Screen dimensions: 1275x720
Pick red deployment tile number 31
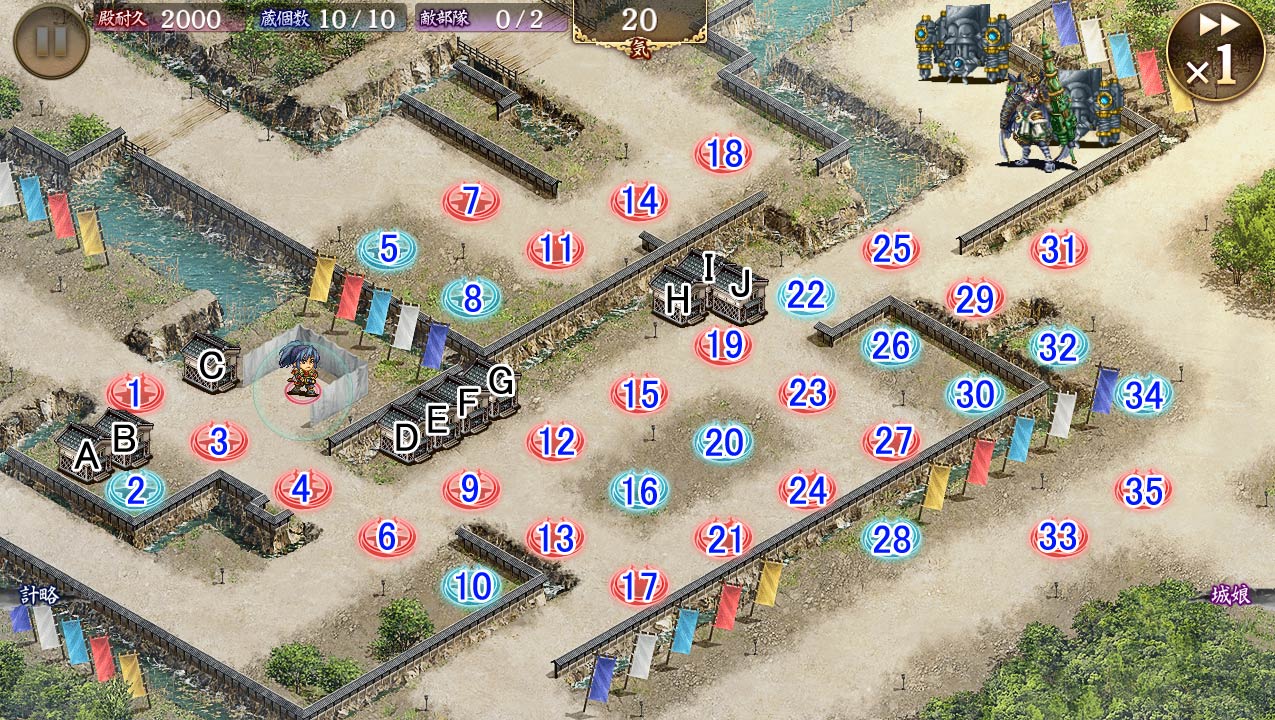pos(1059,249)
